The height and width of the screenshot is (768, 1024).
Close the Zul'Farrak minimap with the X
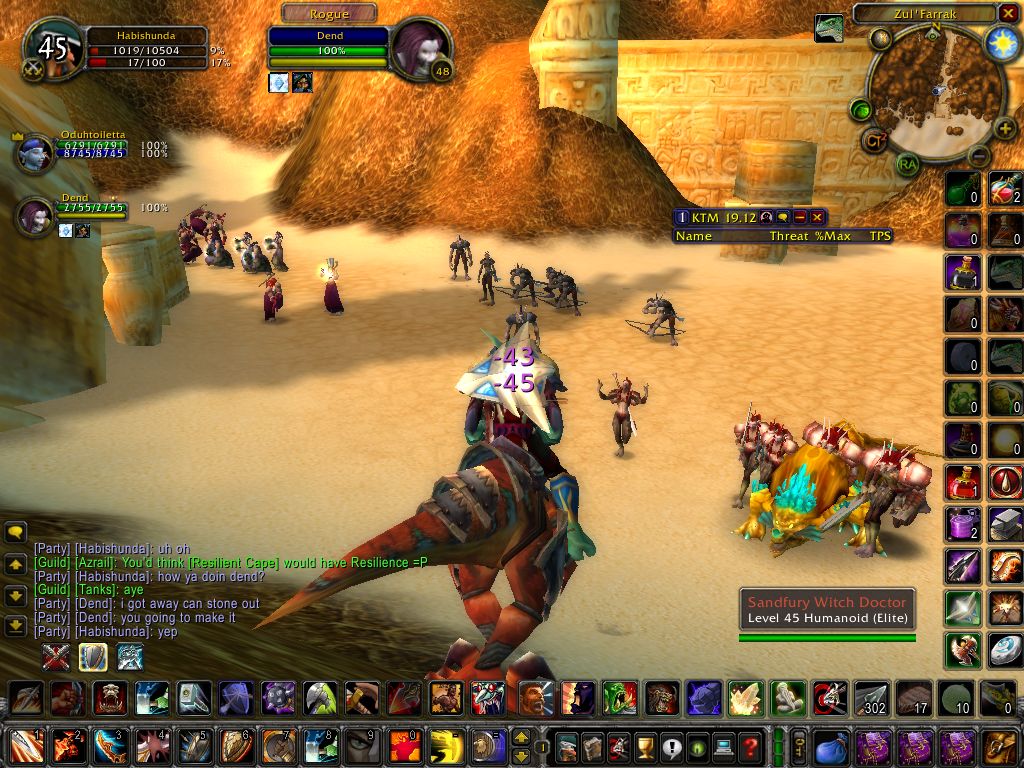pos(1007,13)
